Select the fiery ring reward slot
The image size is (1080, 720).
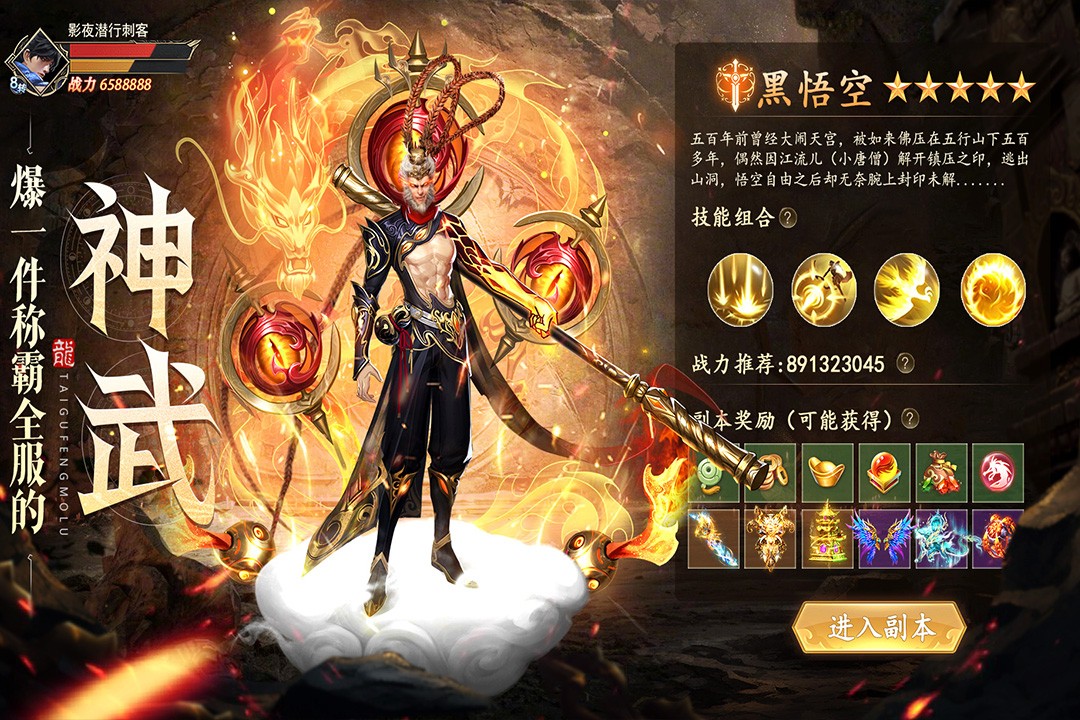(x=997, y=539)
